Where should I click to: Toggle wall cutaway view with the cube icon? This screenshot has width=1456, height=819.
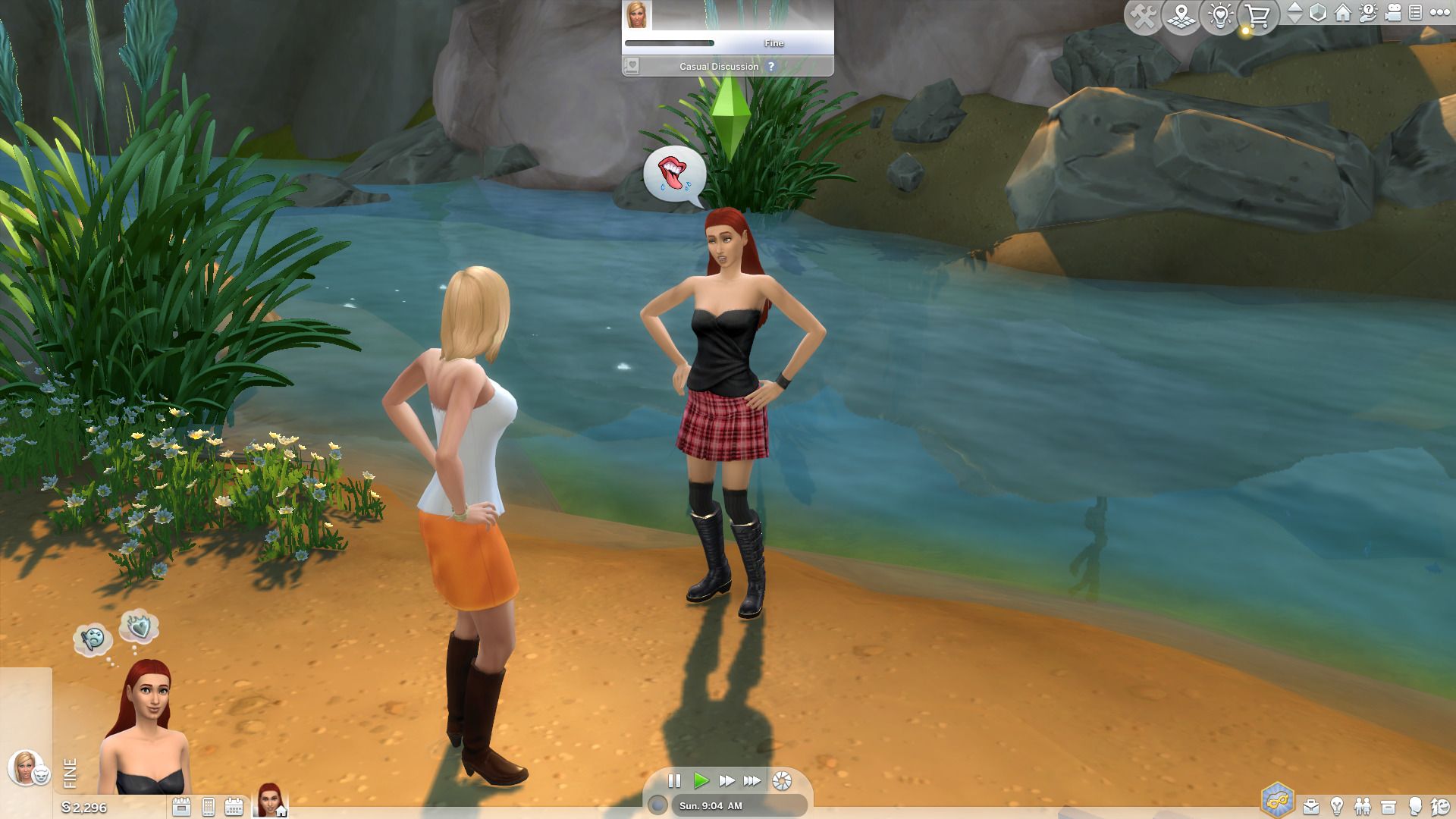click(1318, 13)
